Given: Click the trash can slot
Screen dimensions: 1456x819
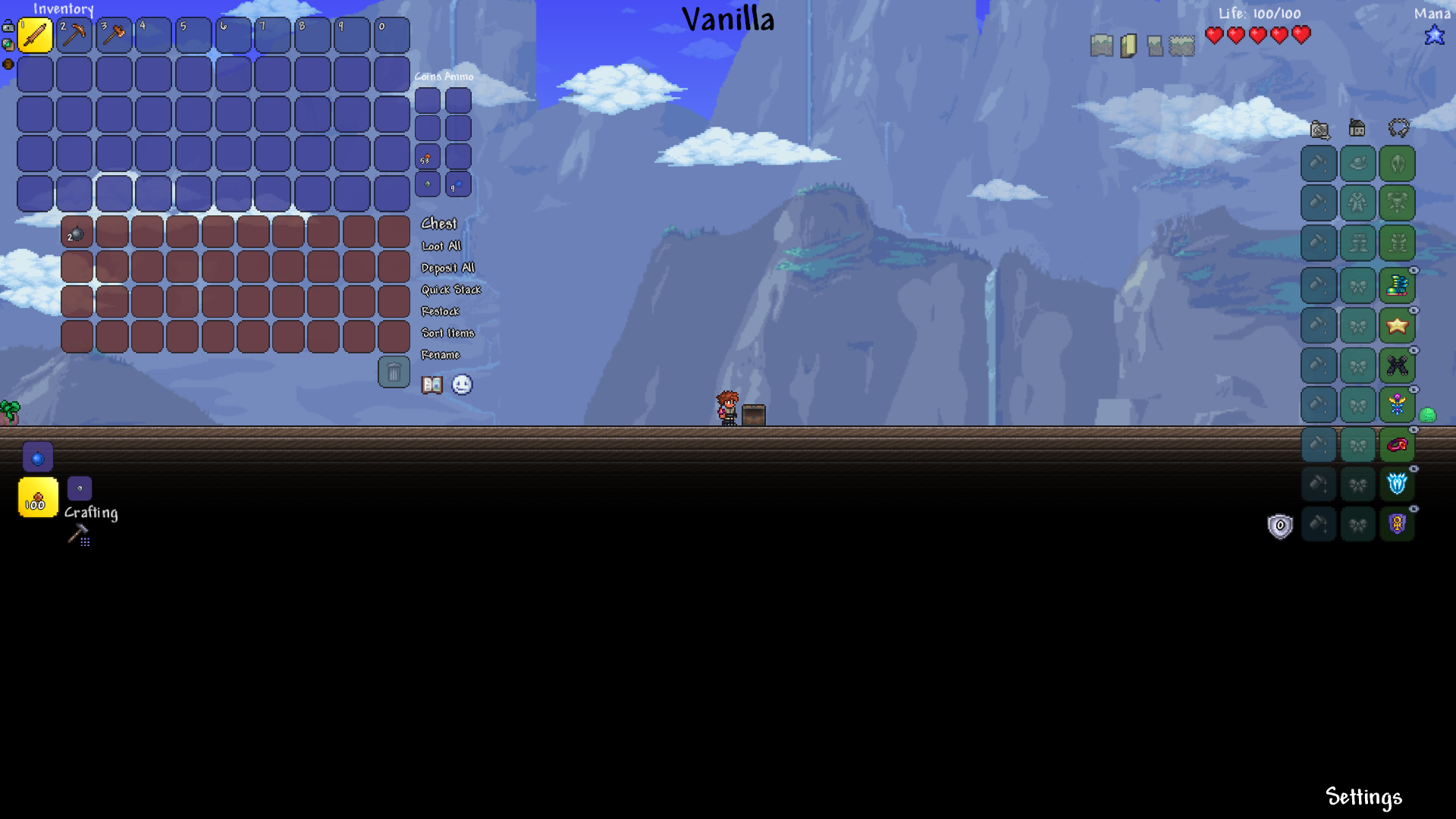Looking at the screenshot, I should [394, 373].
